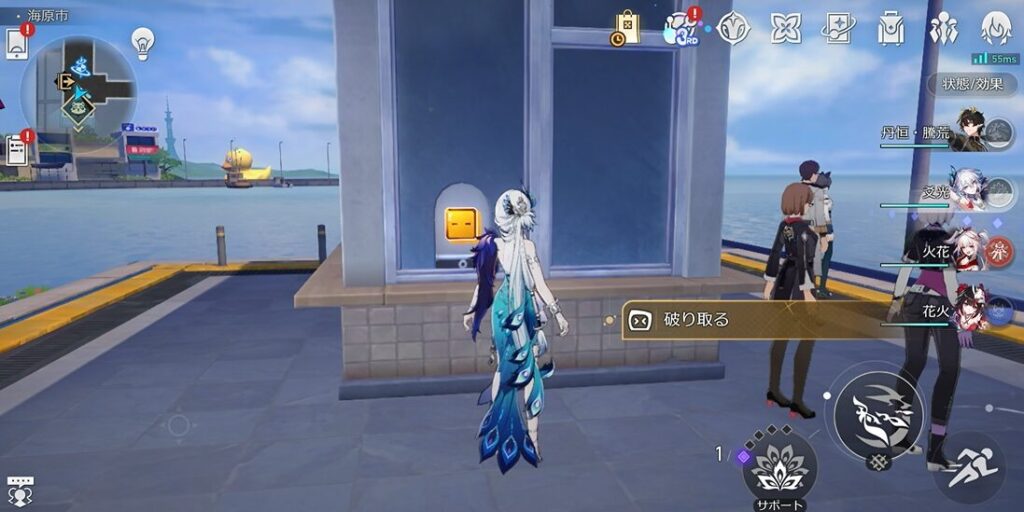Open the mission log clipboard icon
The width and height of the screenshot is (1024, 512).
tap(17, 150)
